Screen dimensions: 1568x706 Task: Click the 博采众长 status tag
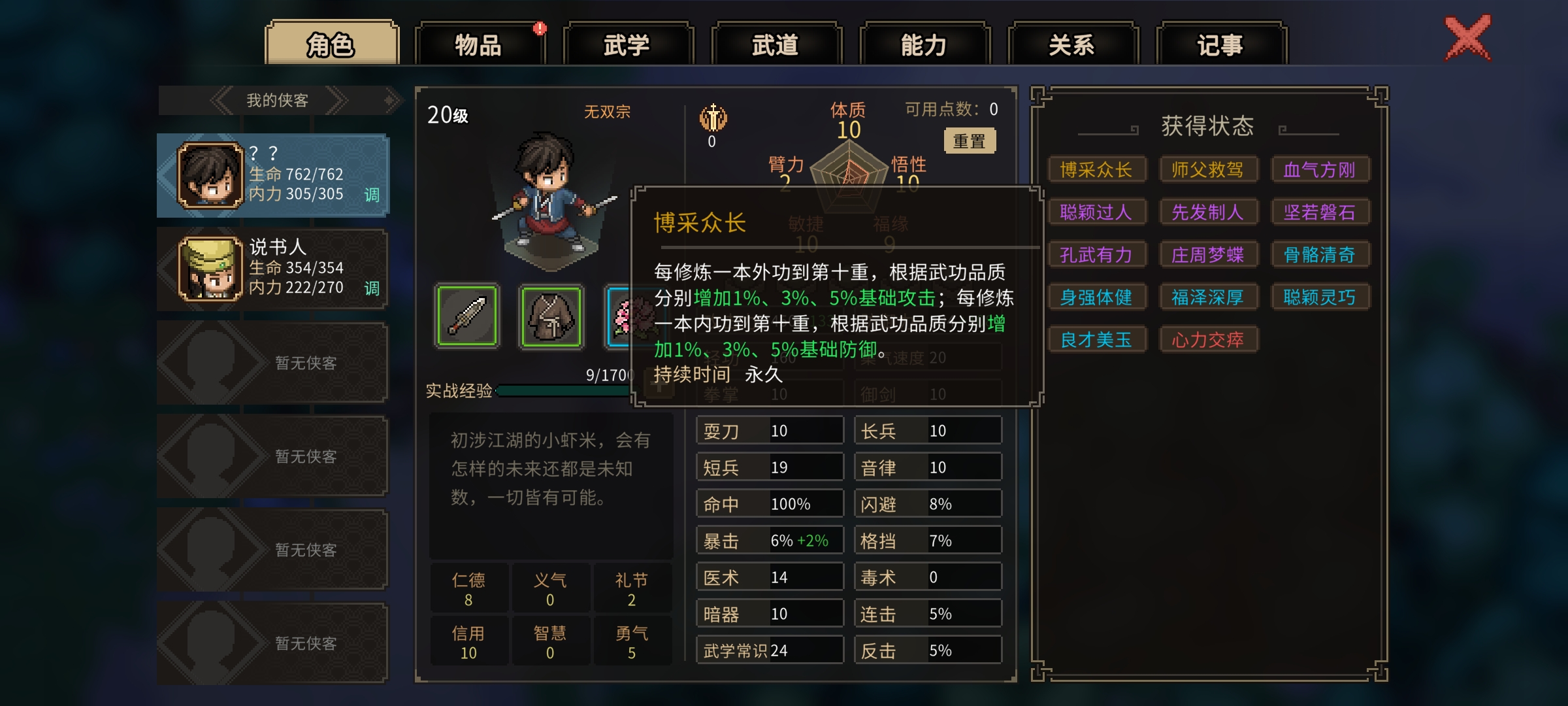pos(1096,170)
